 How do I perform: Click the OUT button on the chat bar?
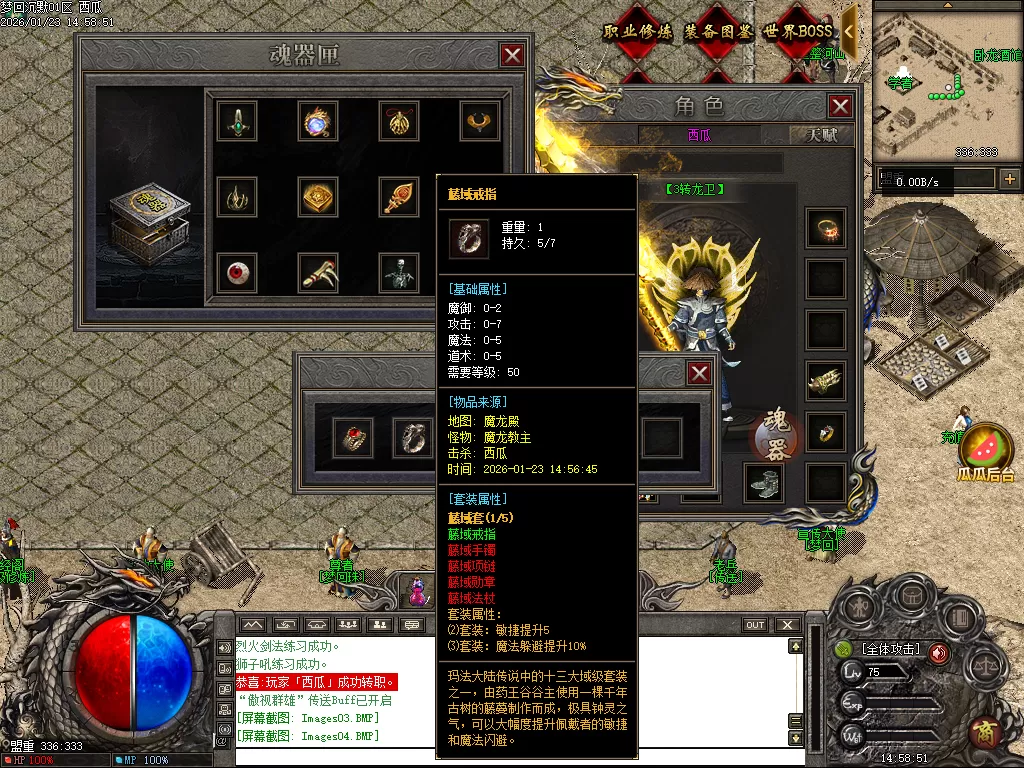click(x=756, y=625)
